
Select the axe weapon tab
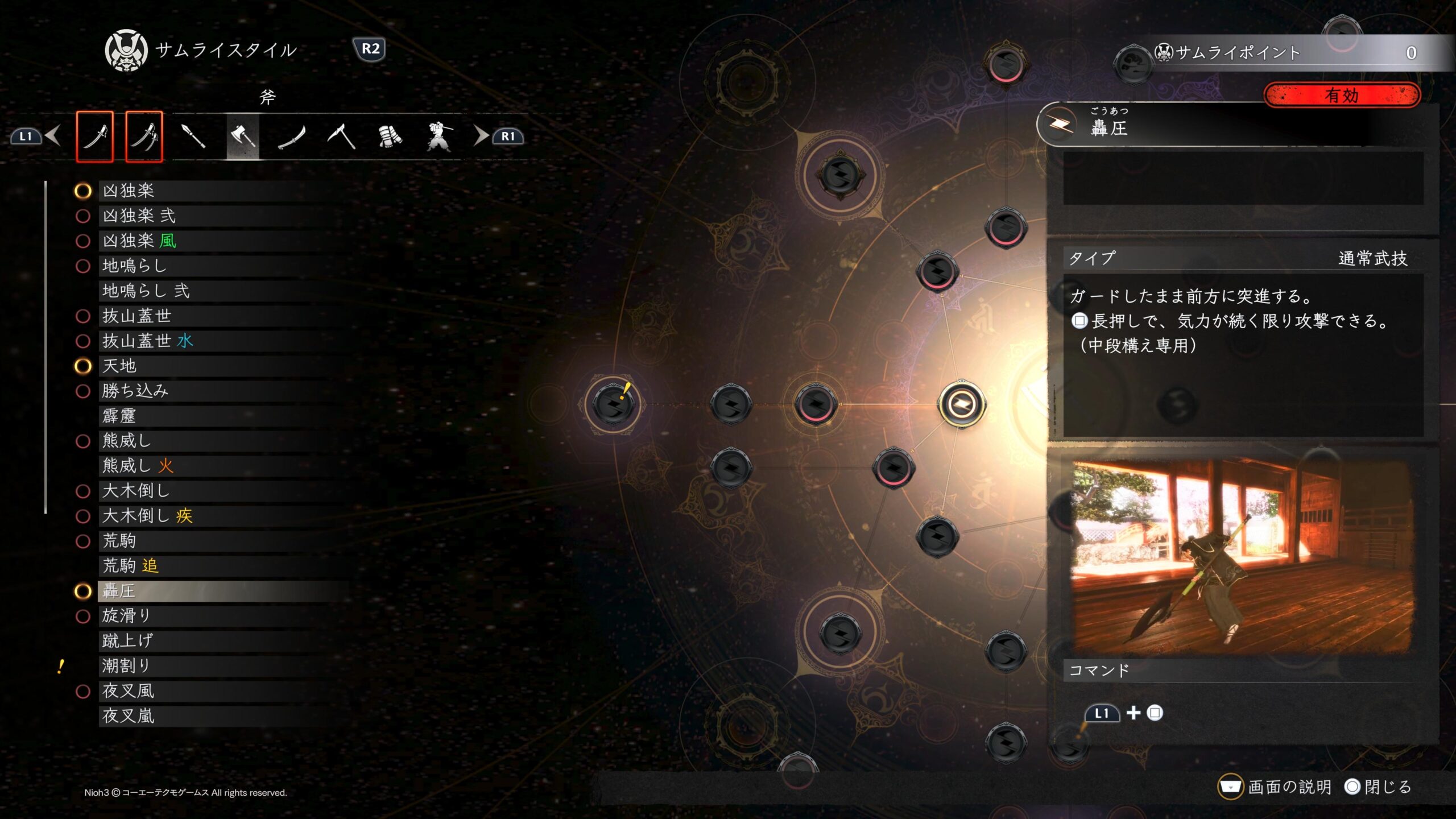click(x=243, y=136)
